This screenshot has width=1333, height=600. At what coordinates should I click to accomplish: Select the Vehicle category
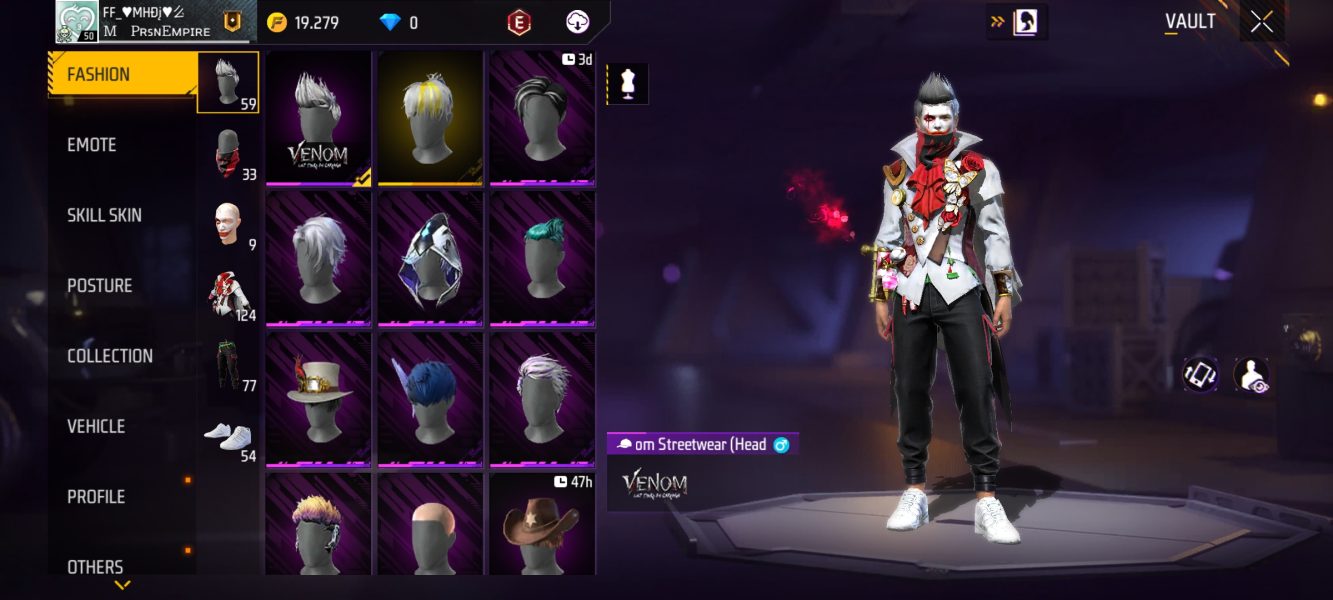tap(96, 426)
